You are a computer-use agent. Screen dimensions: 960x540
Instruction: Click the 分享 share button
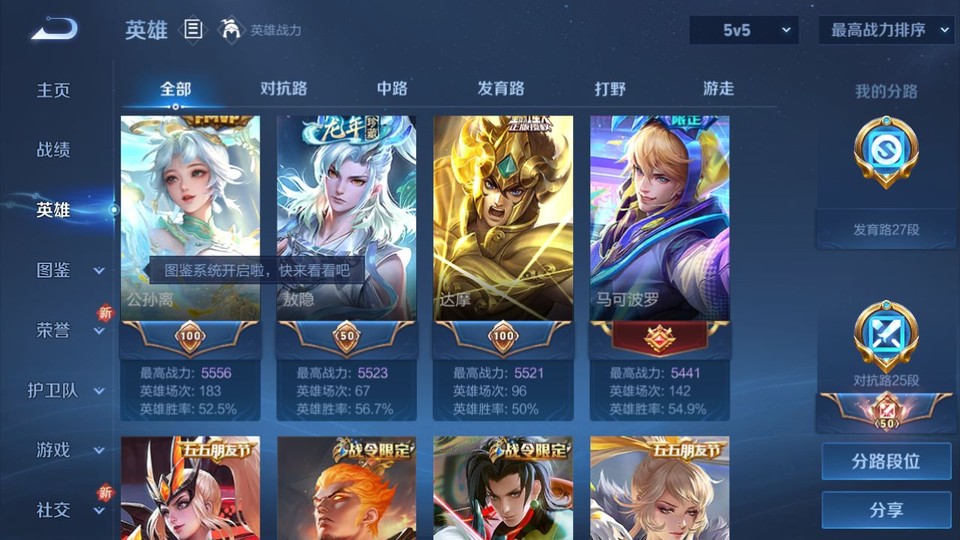(x=886, y=510)
